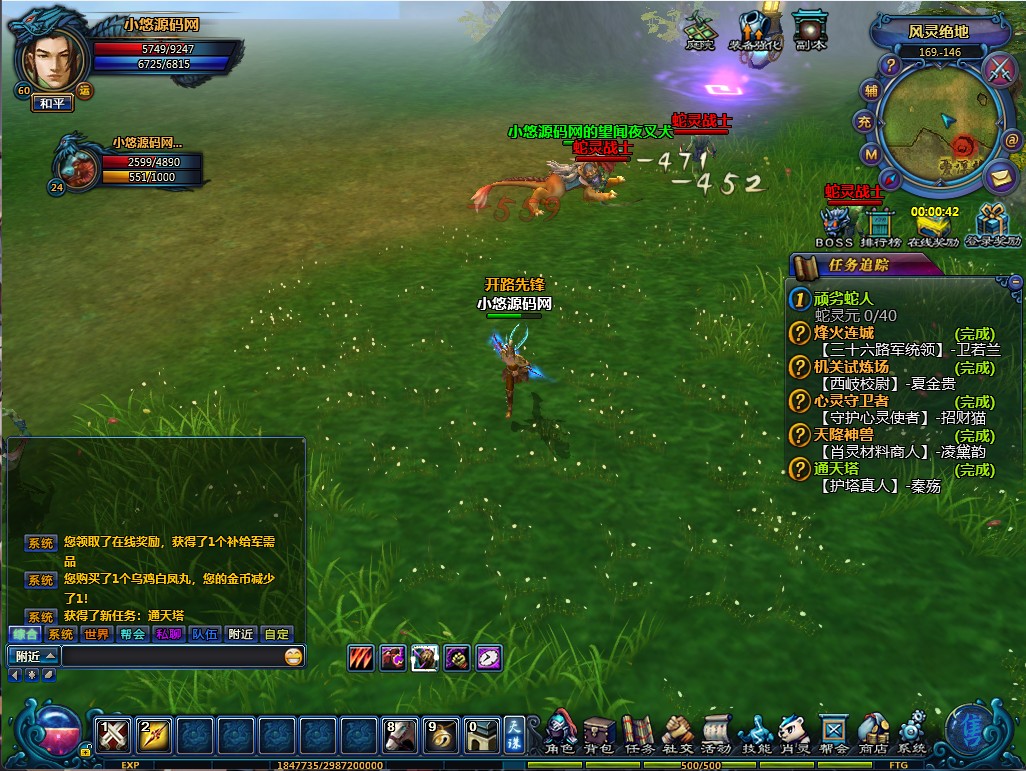
Task: Open the chat emoji picker
Action: 293,657
